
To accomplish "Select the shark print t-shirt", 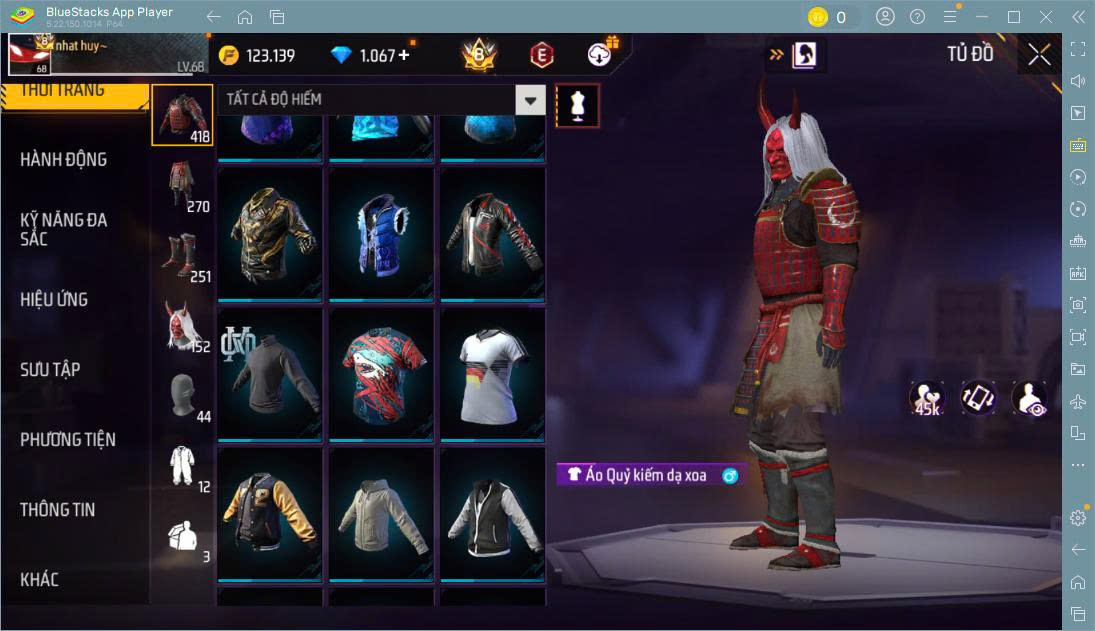I will click(382, 374).
